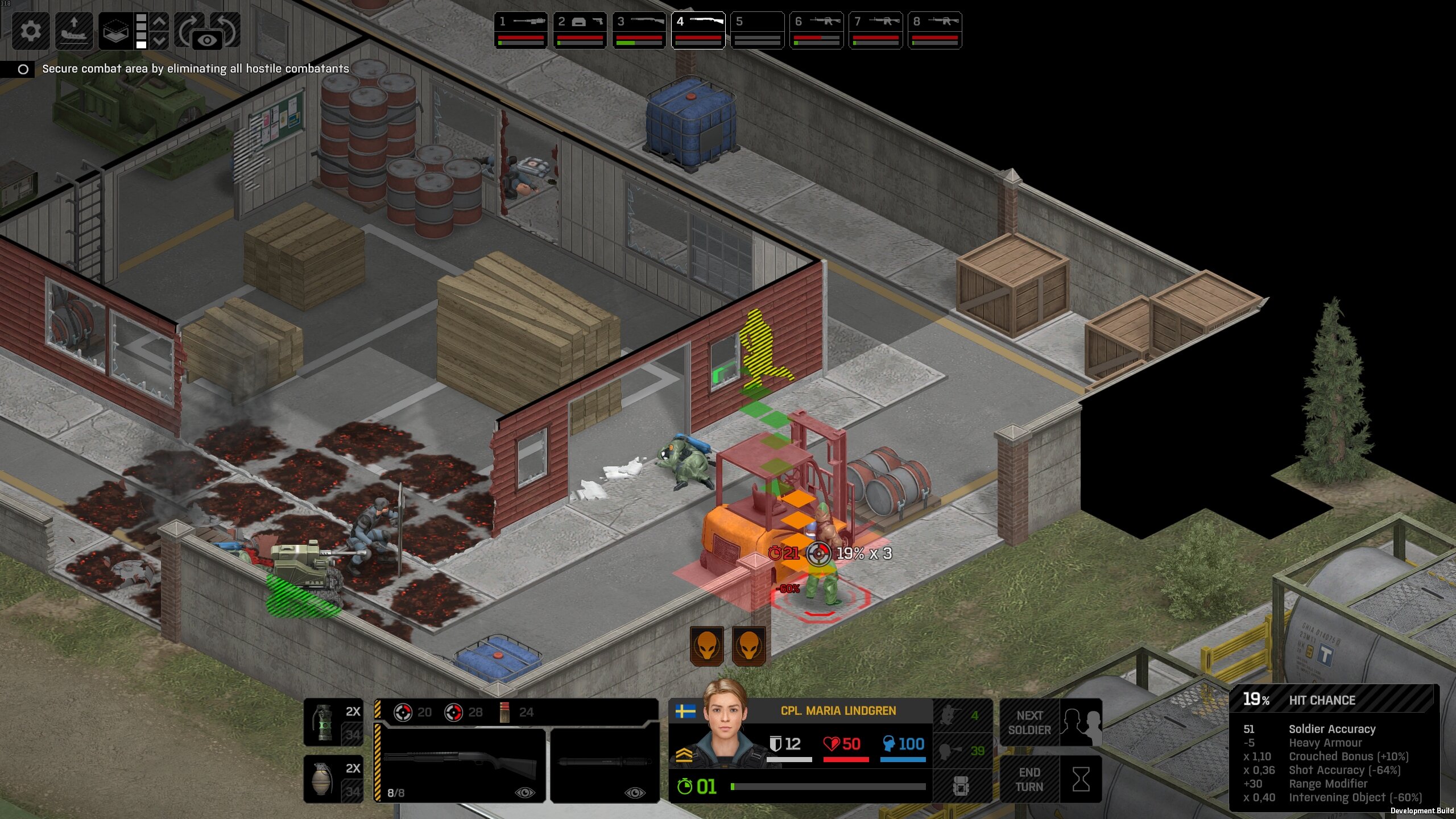This screenshot has height=819, width=1456.
Task: Toggle the eye visibility view
Action: pos(207,40)
